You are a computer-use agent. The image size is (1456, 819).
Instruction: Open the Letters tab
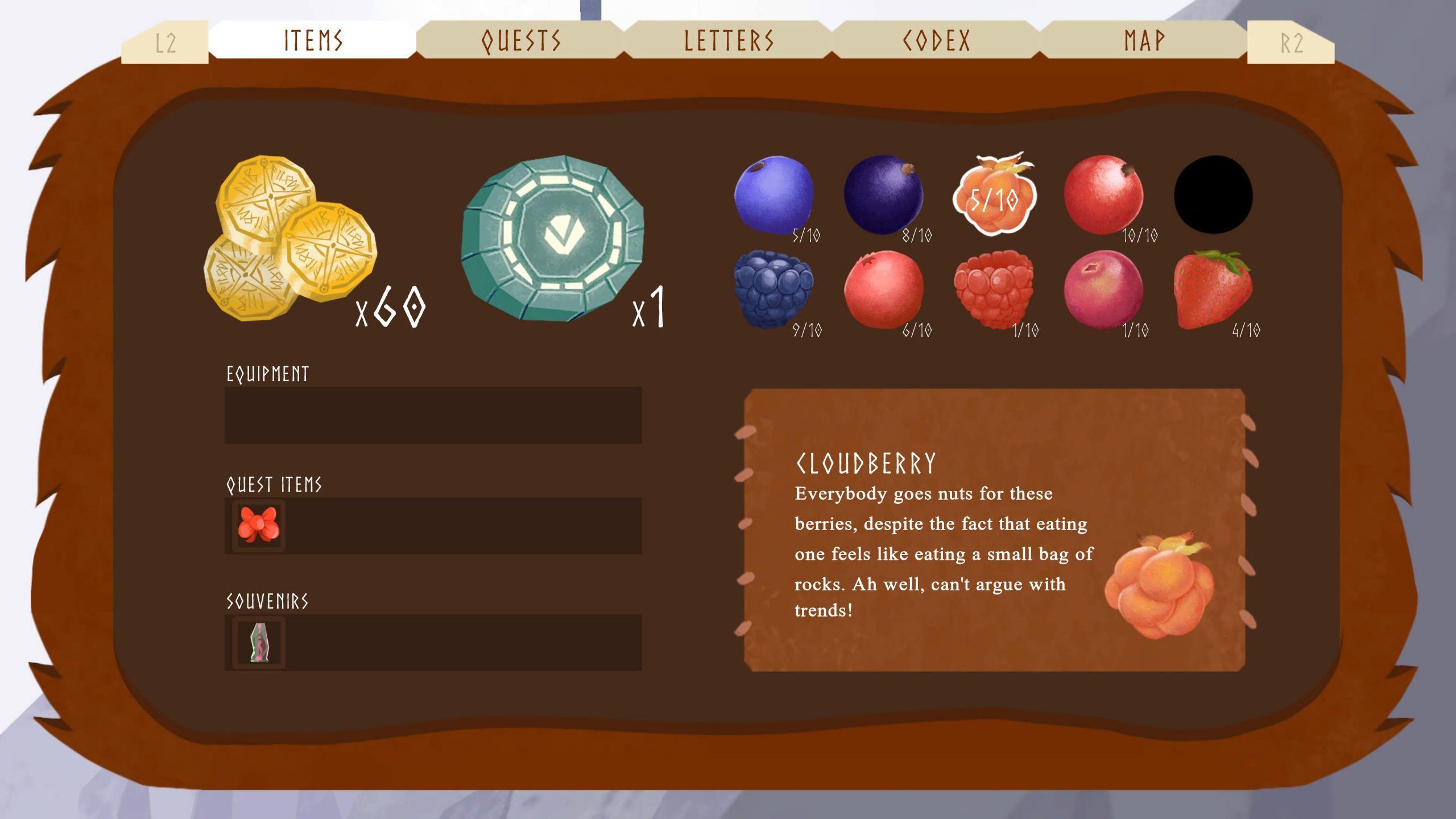729,40
